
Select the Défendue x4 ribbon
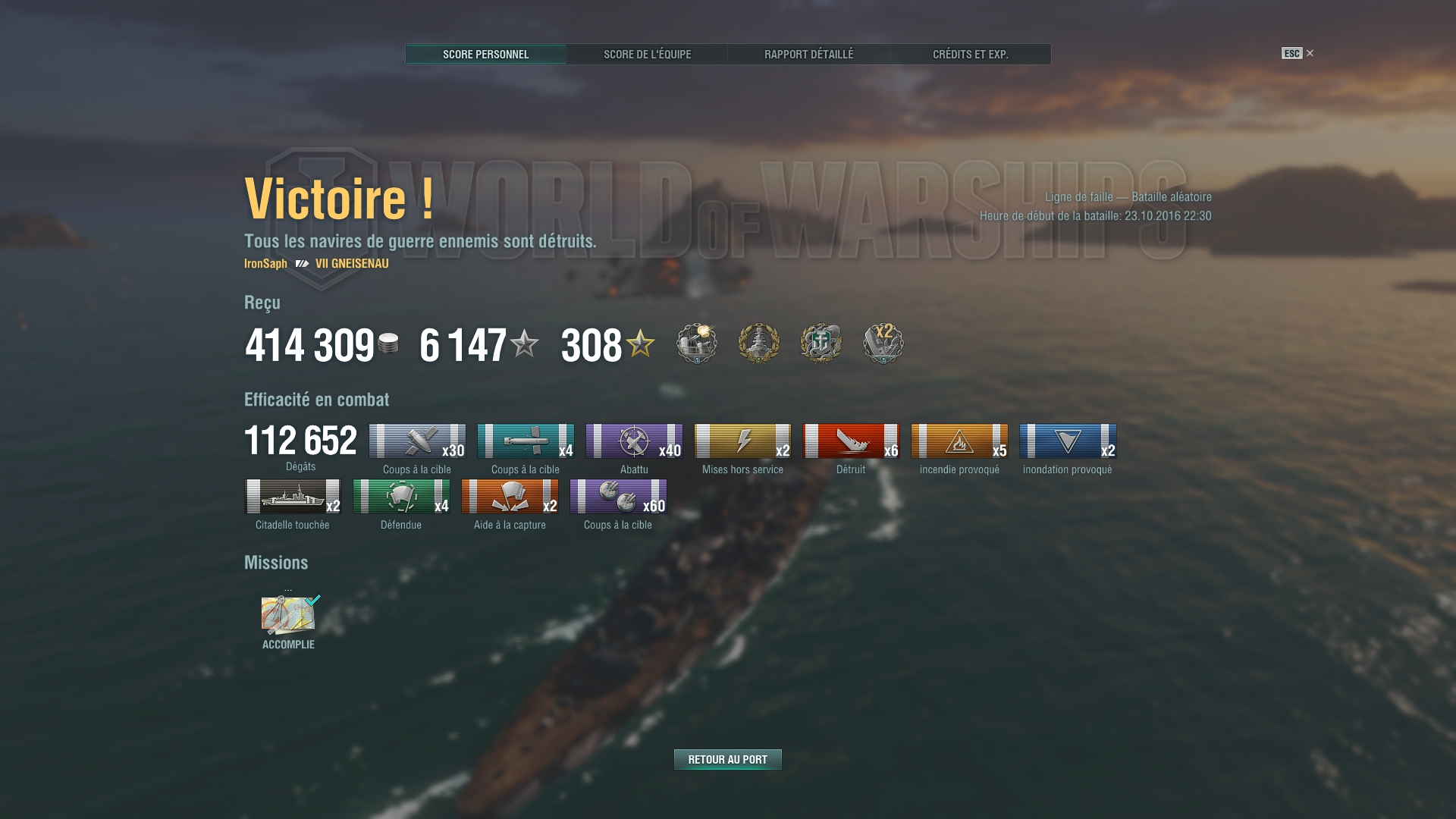401,496
